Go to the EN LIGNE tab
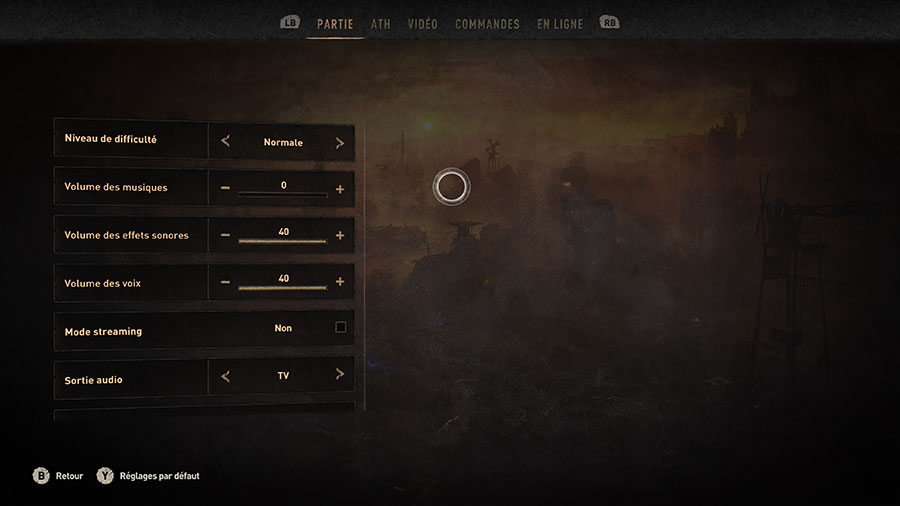 [x=560, y=24]
